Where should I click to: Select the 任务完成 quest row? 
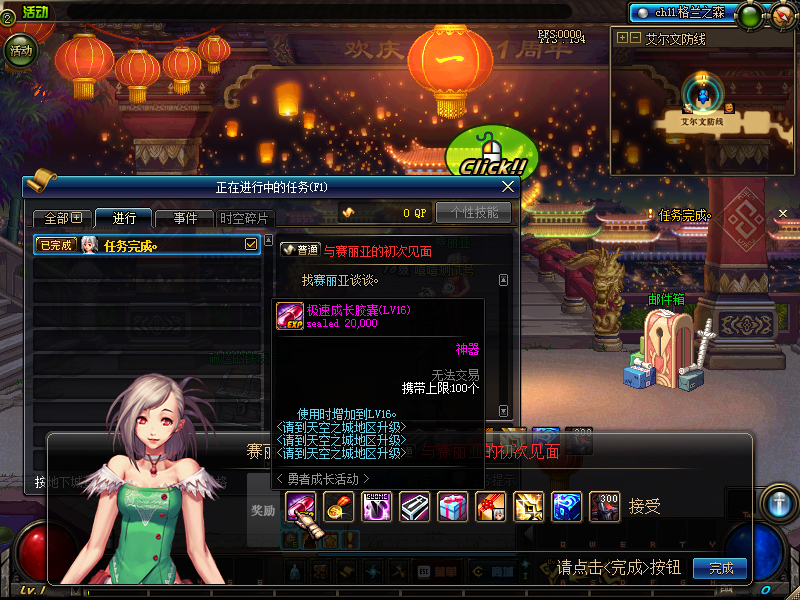pos(140,245)
